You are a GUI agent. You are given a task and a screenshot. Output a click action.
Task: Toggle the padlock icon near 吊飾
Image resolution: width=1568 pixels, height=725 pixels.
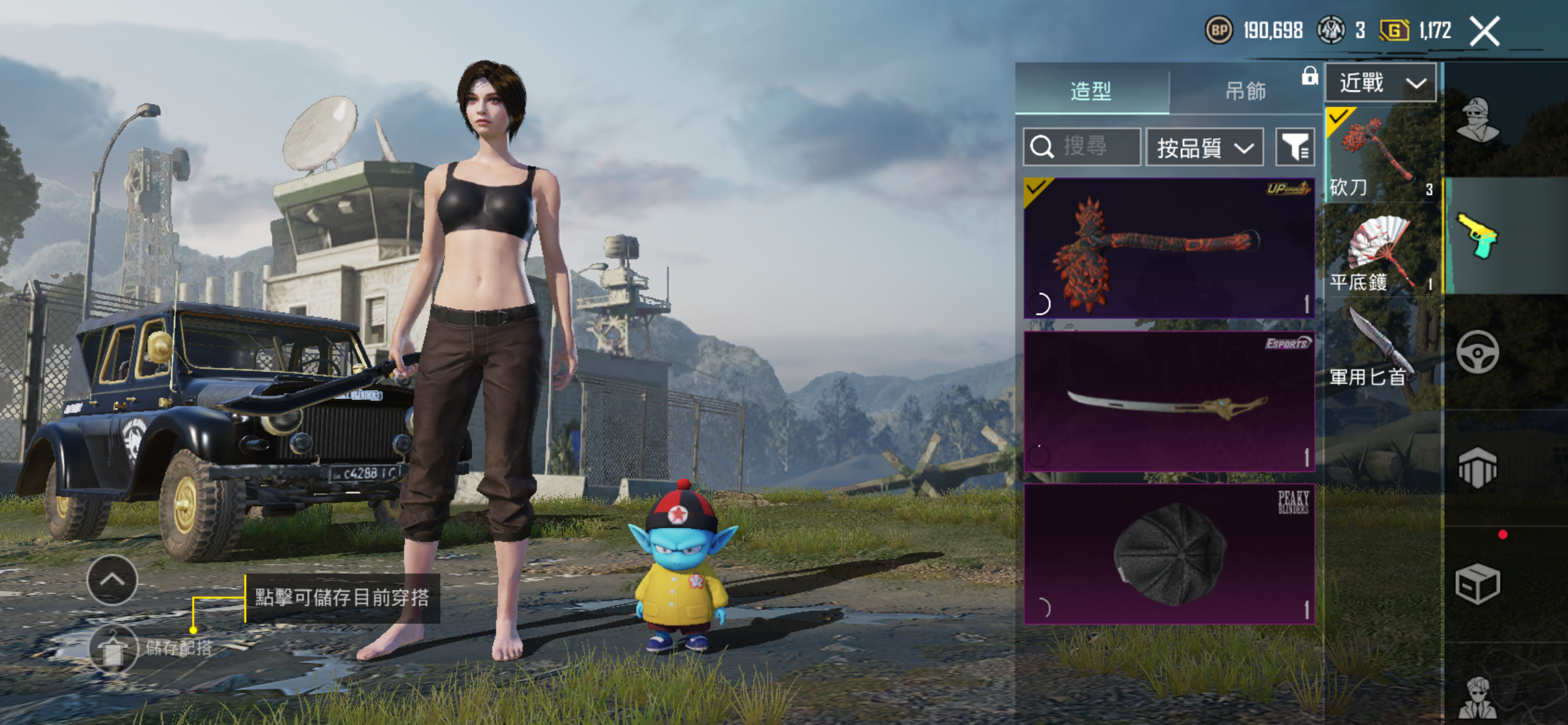(x=1309, y=76)
